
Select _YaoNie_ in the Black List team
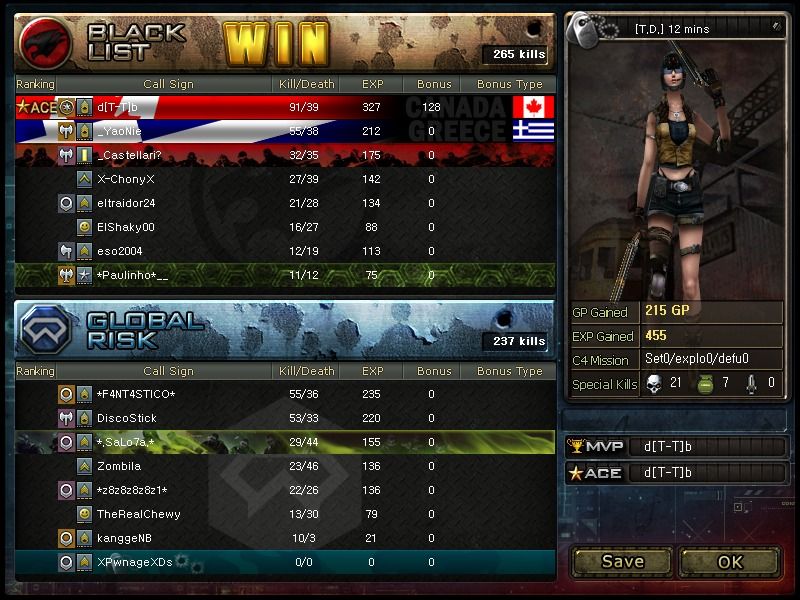coord(120,131)
